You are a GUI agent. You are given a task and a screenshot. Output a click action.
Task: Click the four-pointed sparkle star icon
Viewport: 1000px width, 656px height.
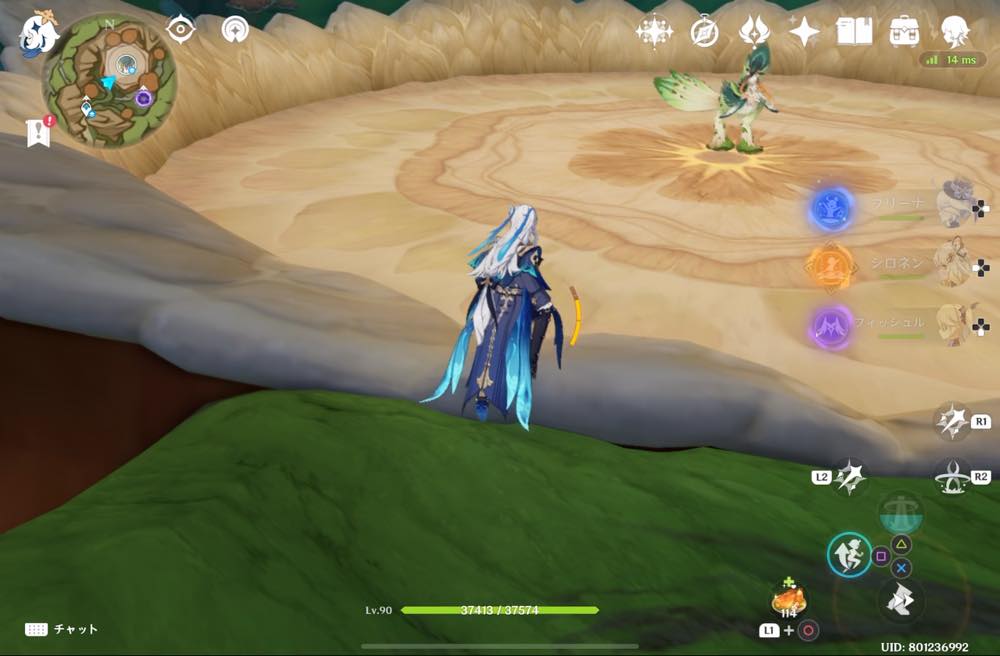coord(803,32)
